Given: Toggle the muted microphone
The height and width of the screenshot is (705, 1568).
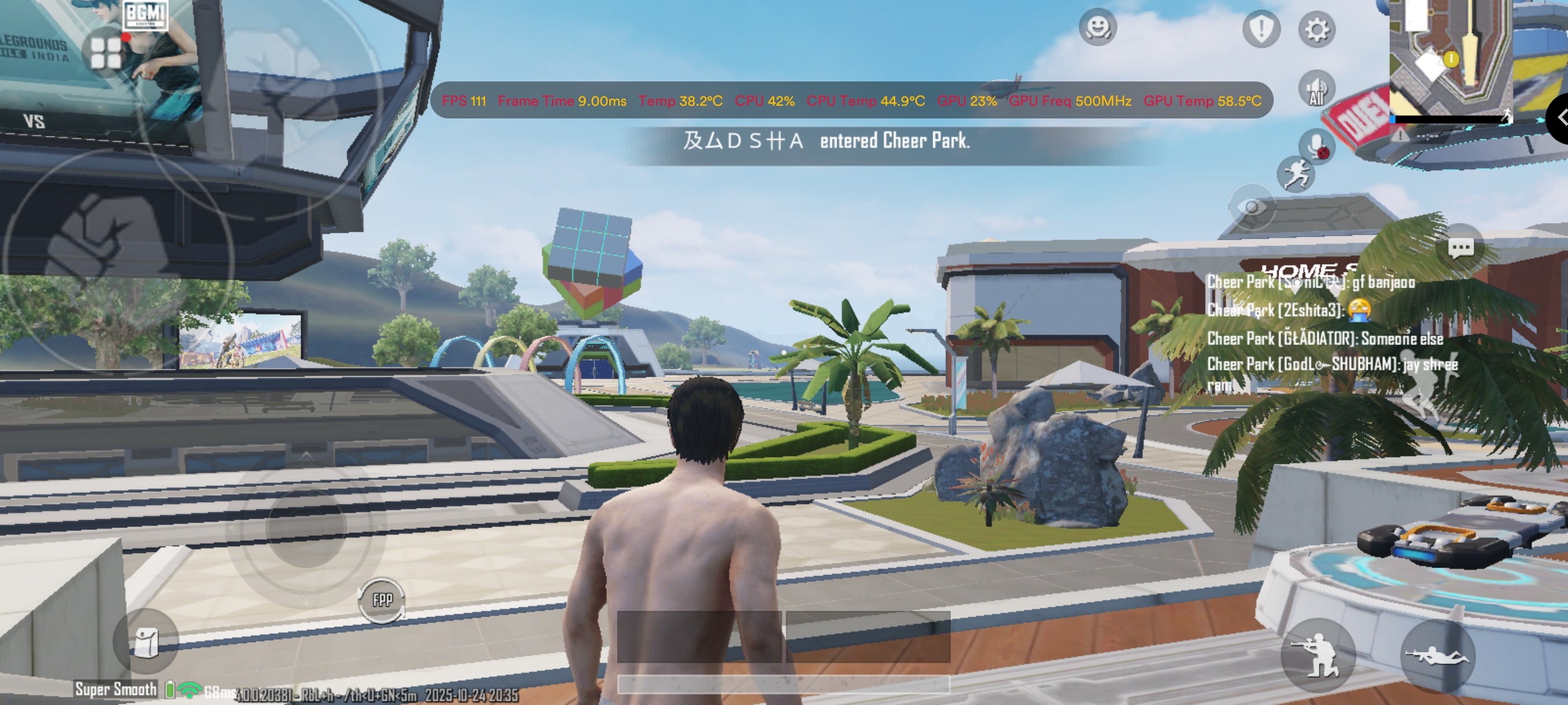Looking at the screenshot, I should click(1316, 146).
